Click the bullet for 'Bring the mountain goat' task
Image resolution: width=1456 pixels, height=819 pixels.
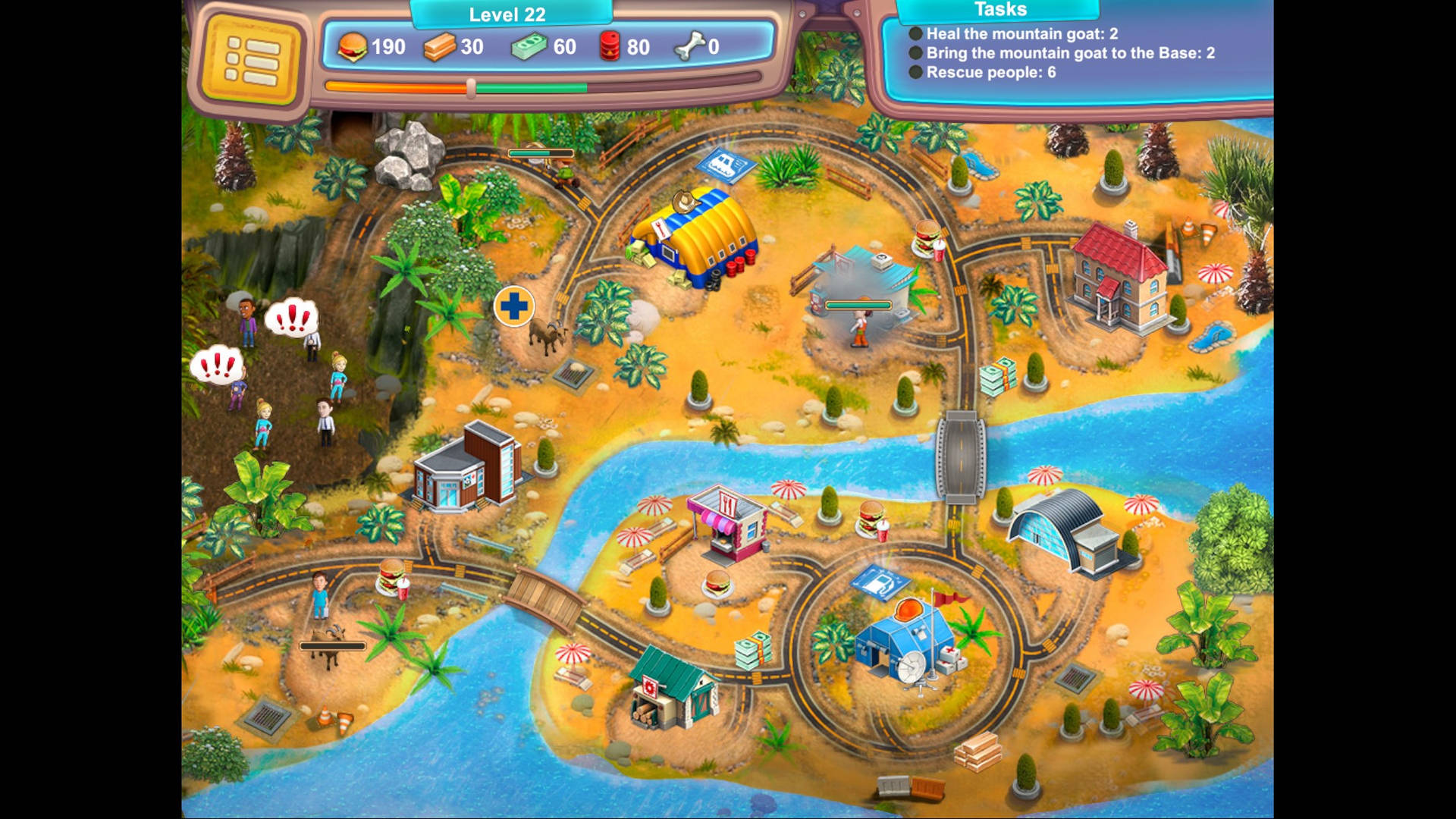click(x=915, y=54)
